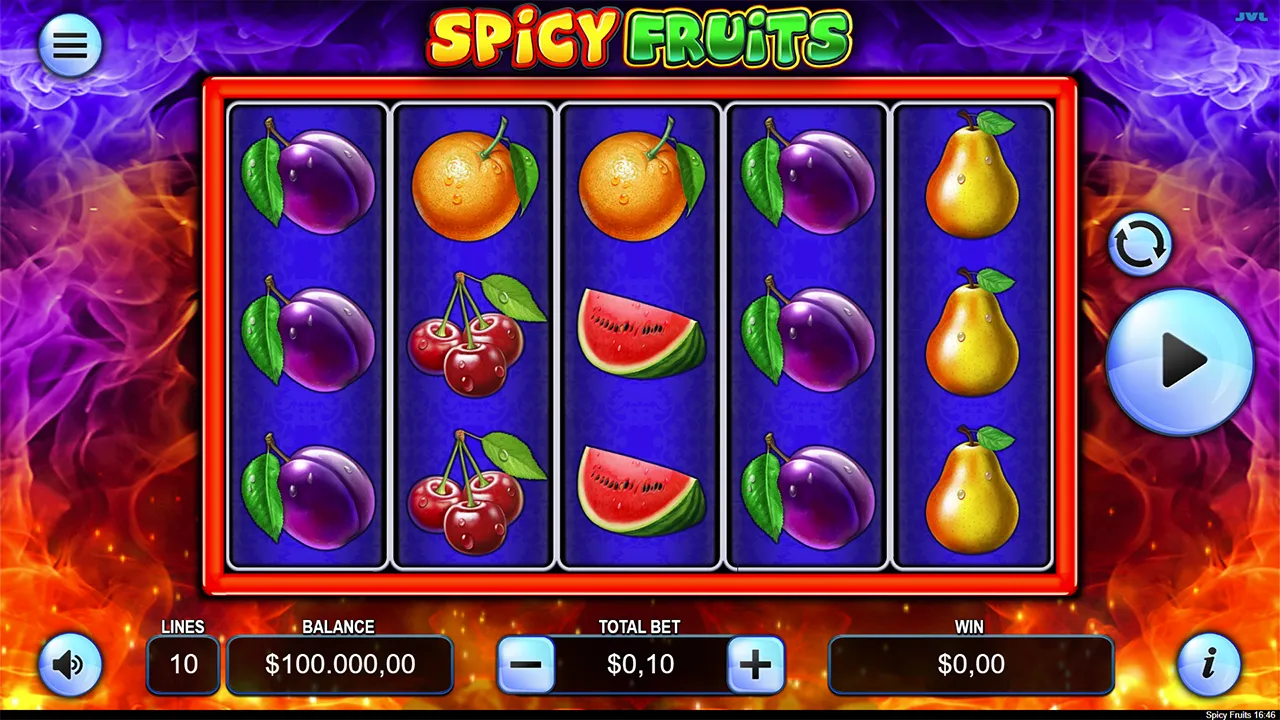Select the LINES value showing 10

pos(183,664)
